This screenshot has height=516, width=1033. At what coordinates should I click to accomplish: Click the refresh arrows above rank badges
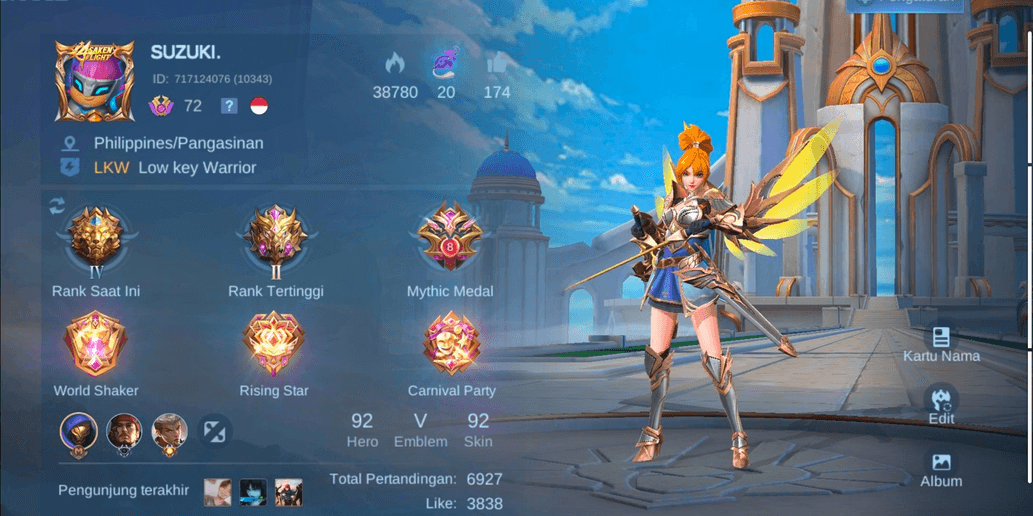[x=57, y=206]
